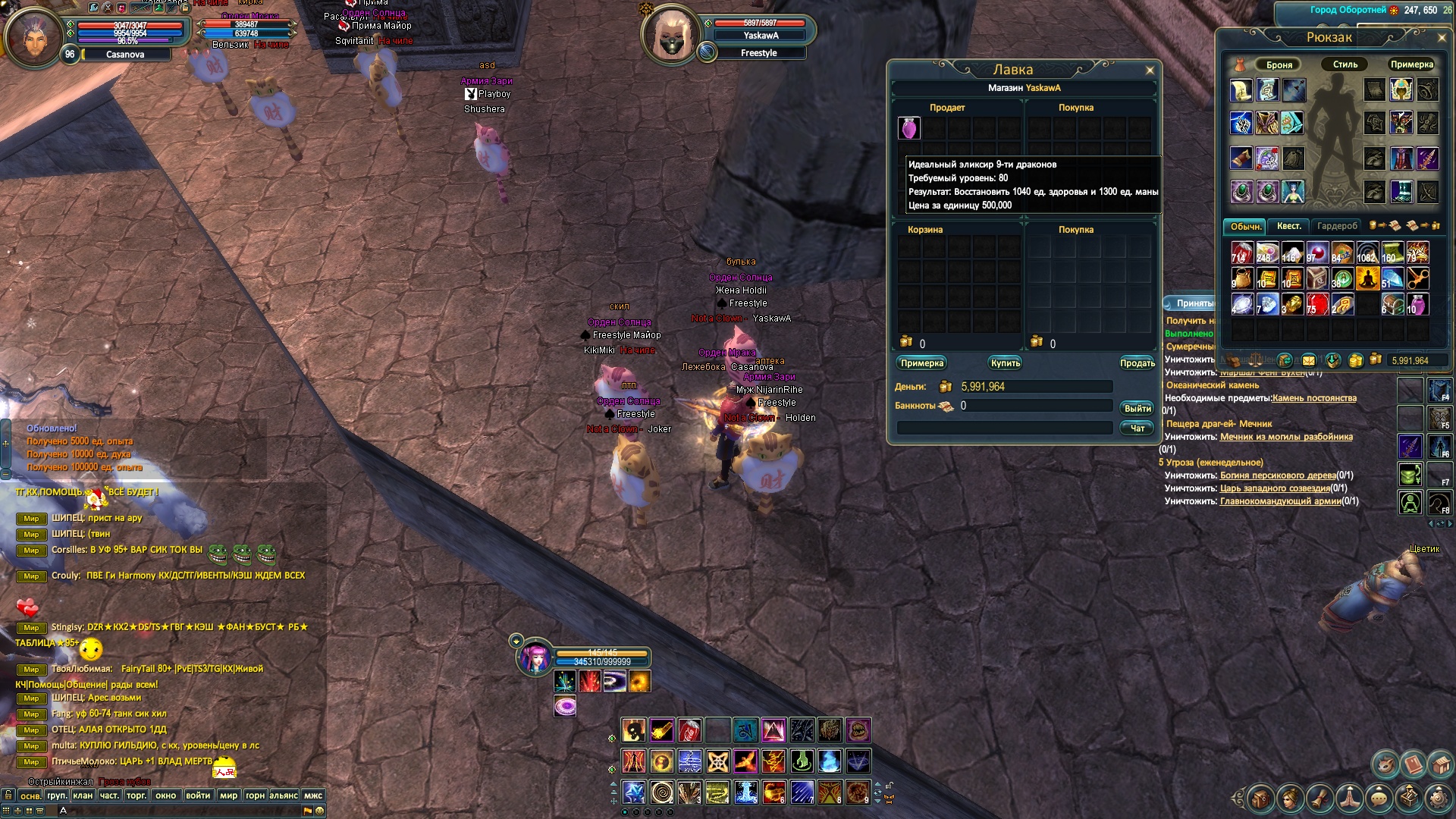Open the Гардероб inventory tab

click(1337, 226)
